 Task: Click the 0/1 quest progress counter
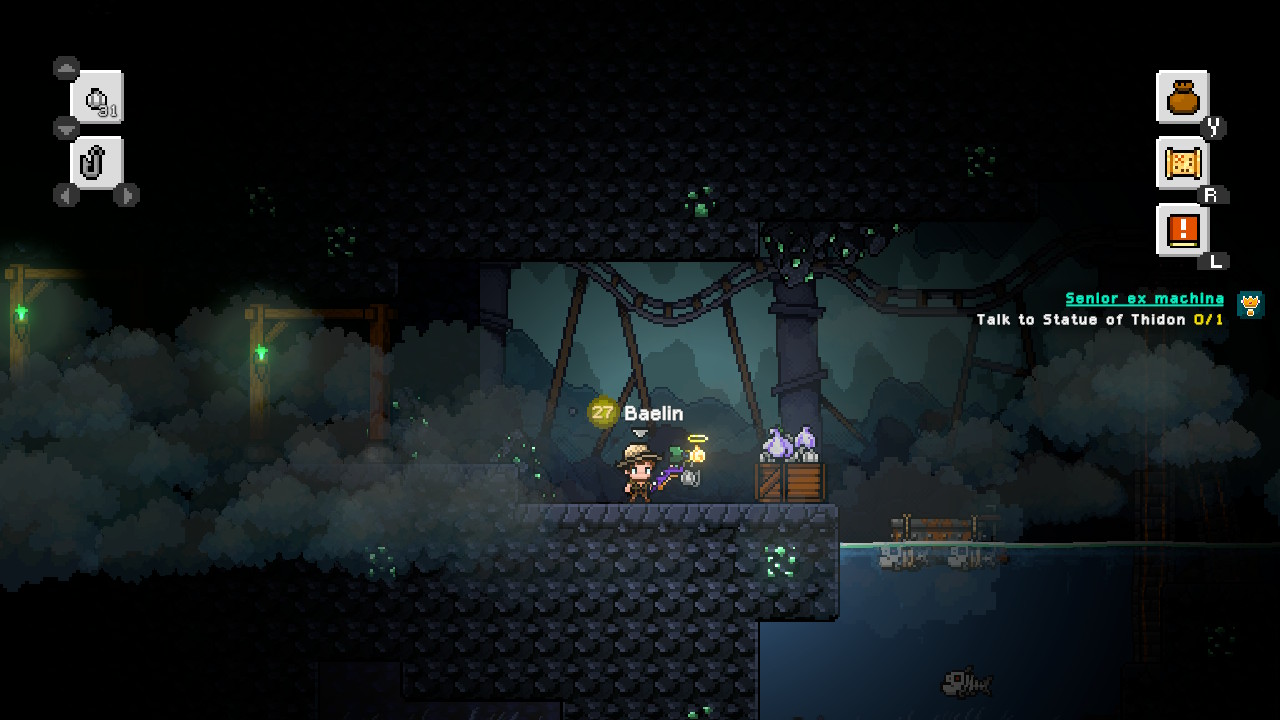[1210, 319]
